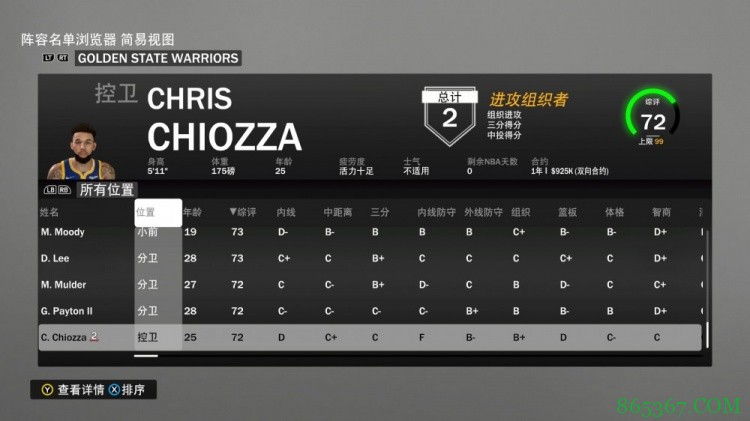The image size is (750, 421).
Task: Sort by the 综评 overall rating column
Action: click(243, 212)
